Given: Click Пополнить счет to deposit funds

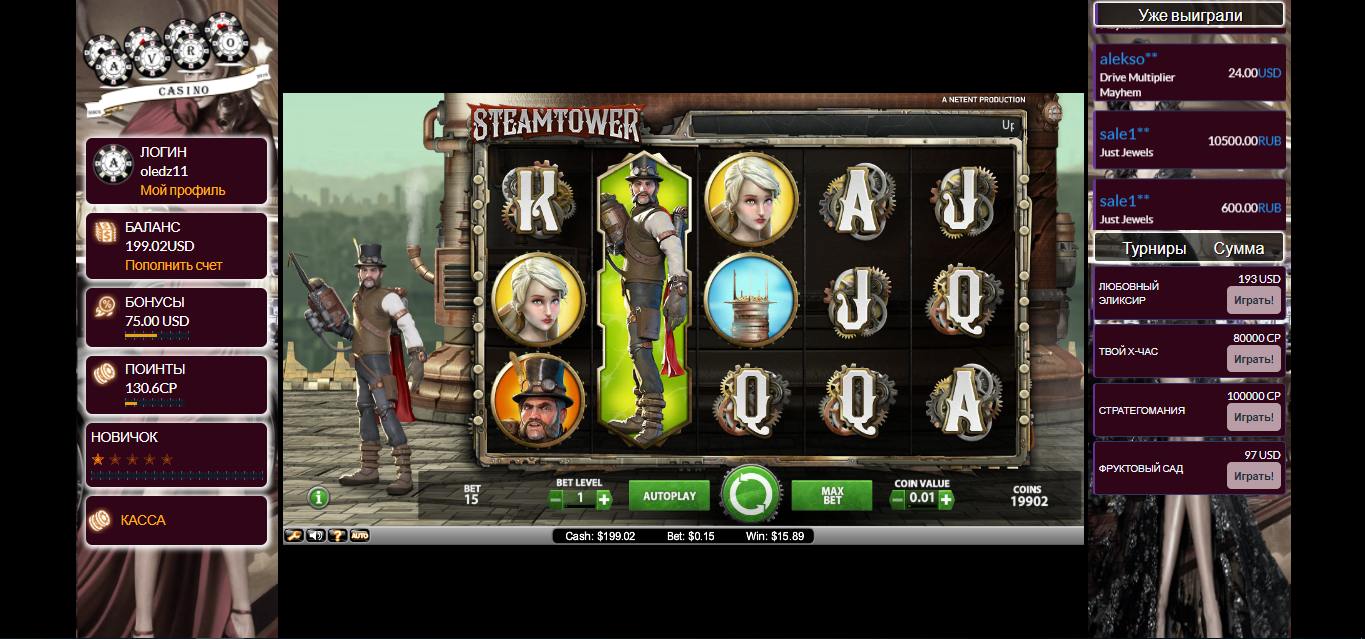Looking at the screenshot, I should [x=174, y=265].
